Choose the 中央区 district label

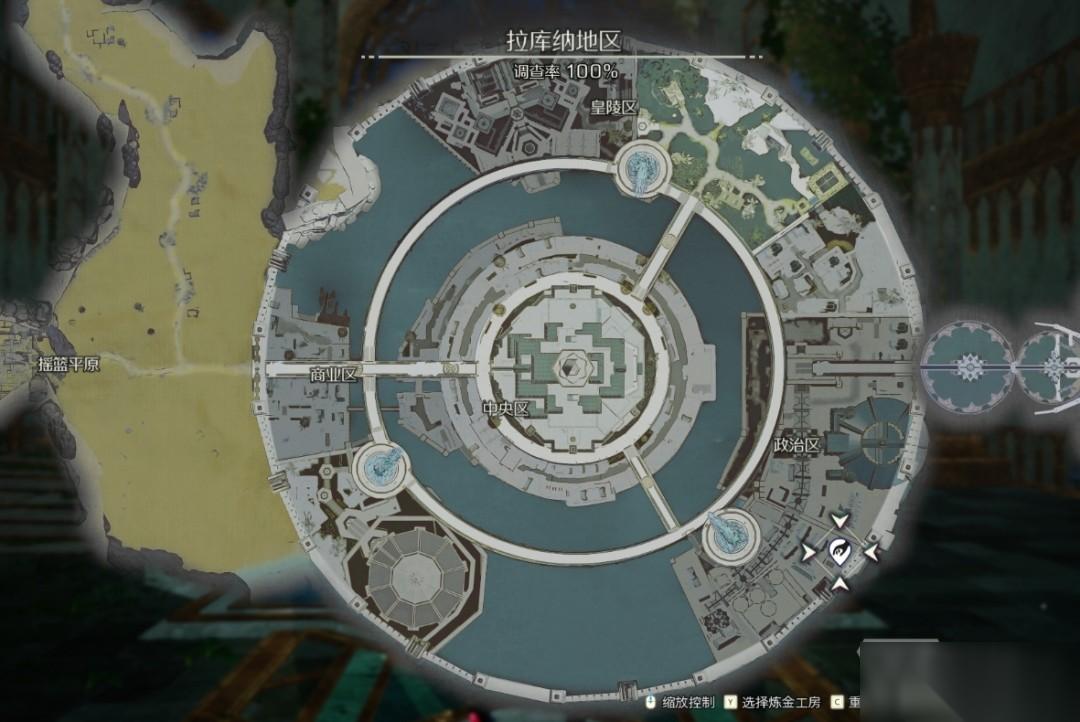coord(505,408)
